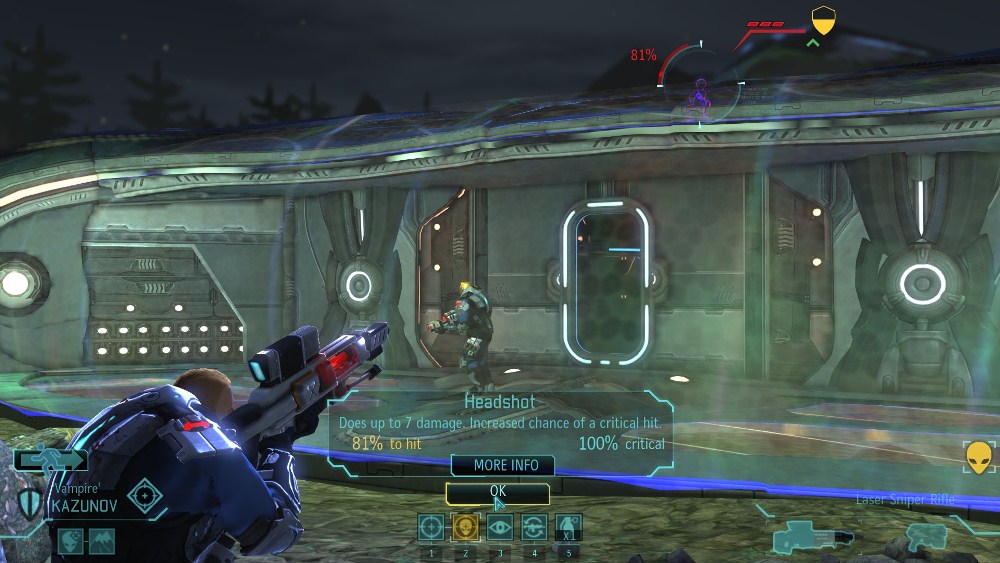
Task: Use the reload weapon ability
Action: click(x=533, y=527)
